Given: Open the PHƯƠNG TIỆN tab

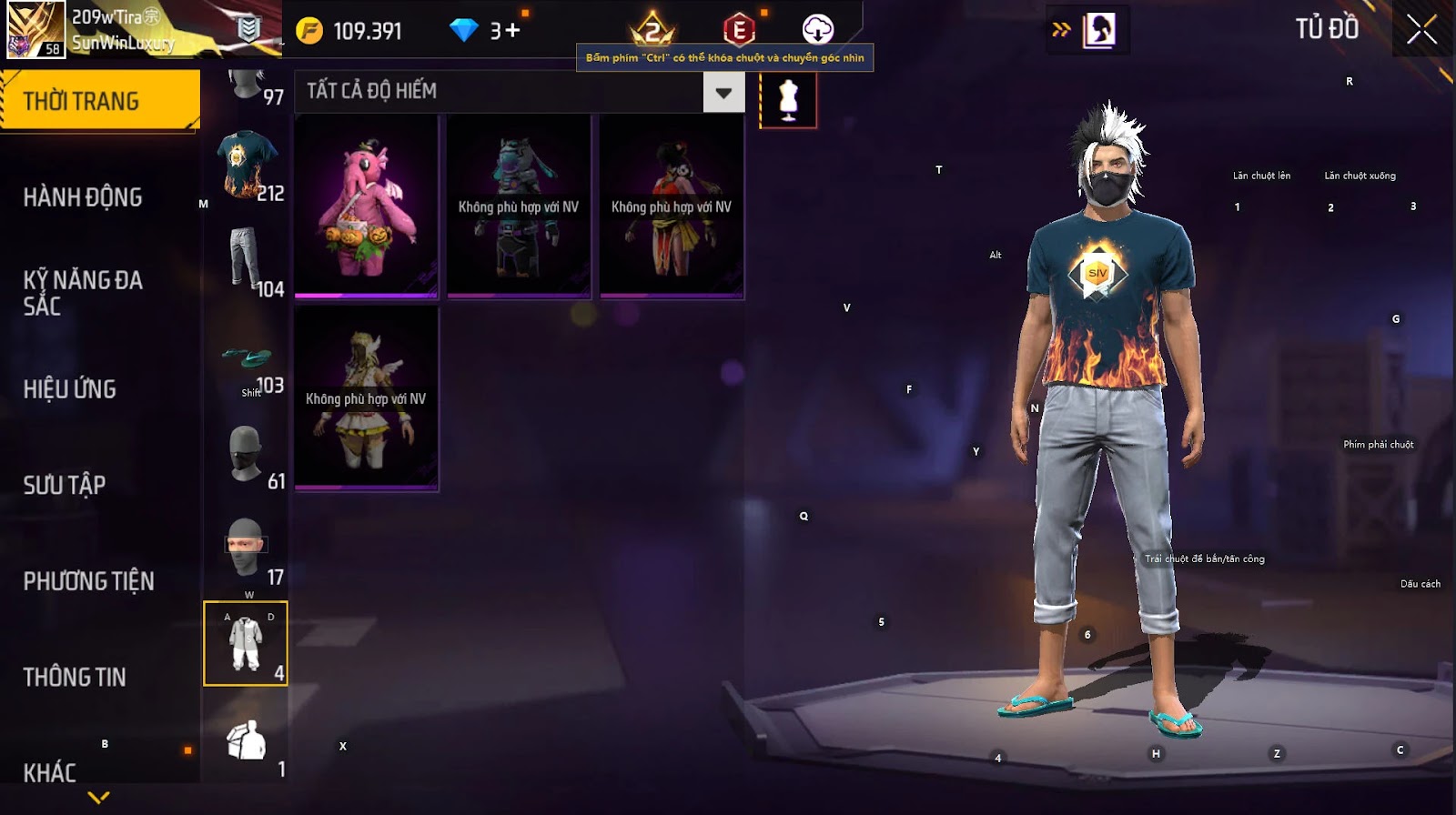Looking at the screenshot, I should point(88,581).
